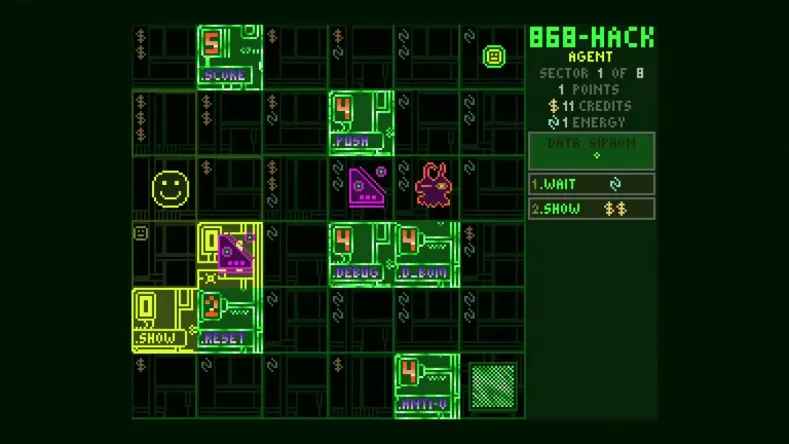Run the SHOW program costing credits

click(x=591, y=209)
